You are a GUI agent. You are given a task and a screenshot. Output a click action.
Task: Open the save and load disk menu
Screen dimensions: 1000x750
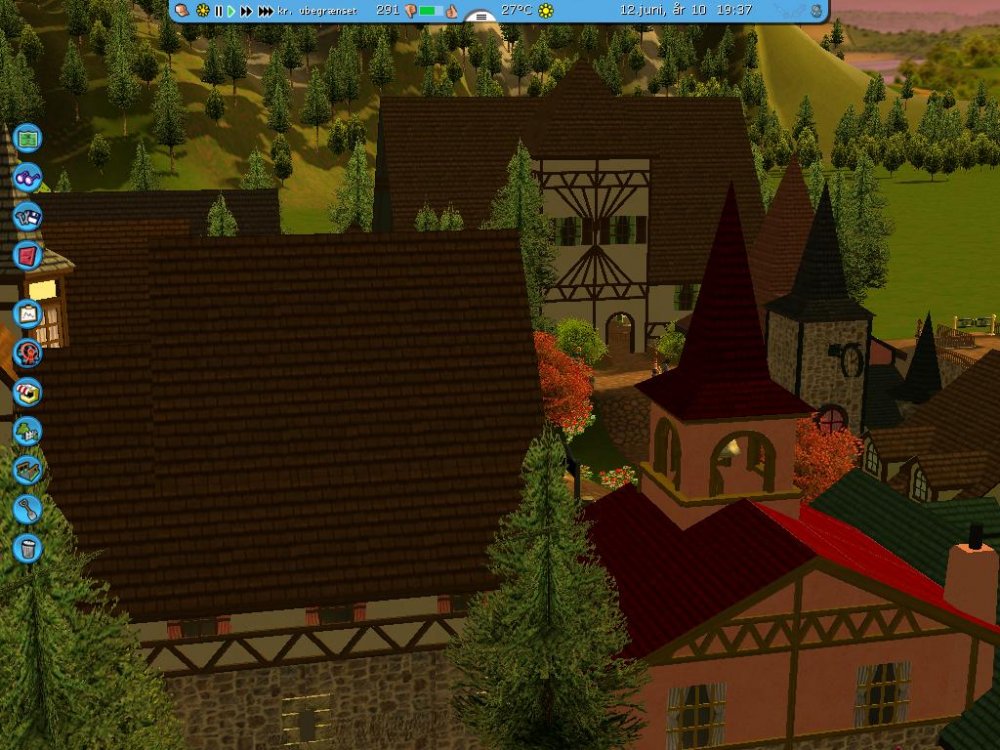click(27, 216)
